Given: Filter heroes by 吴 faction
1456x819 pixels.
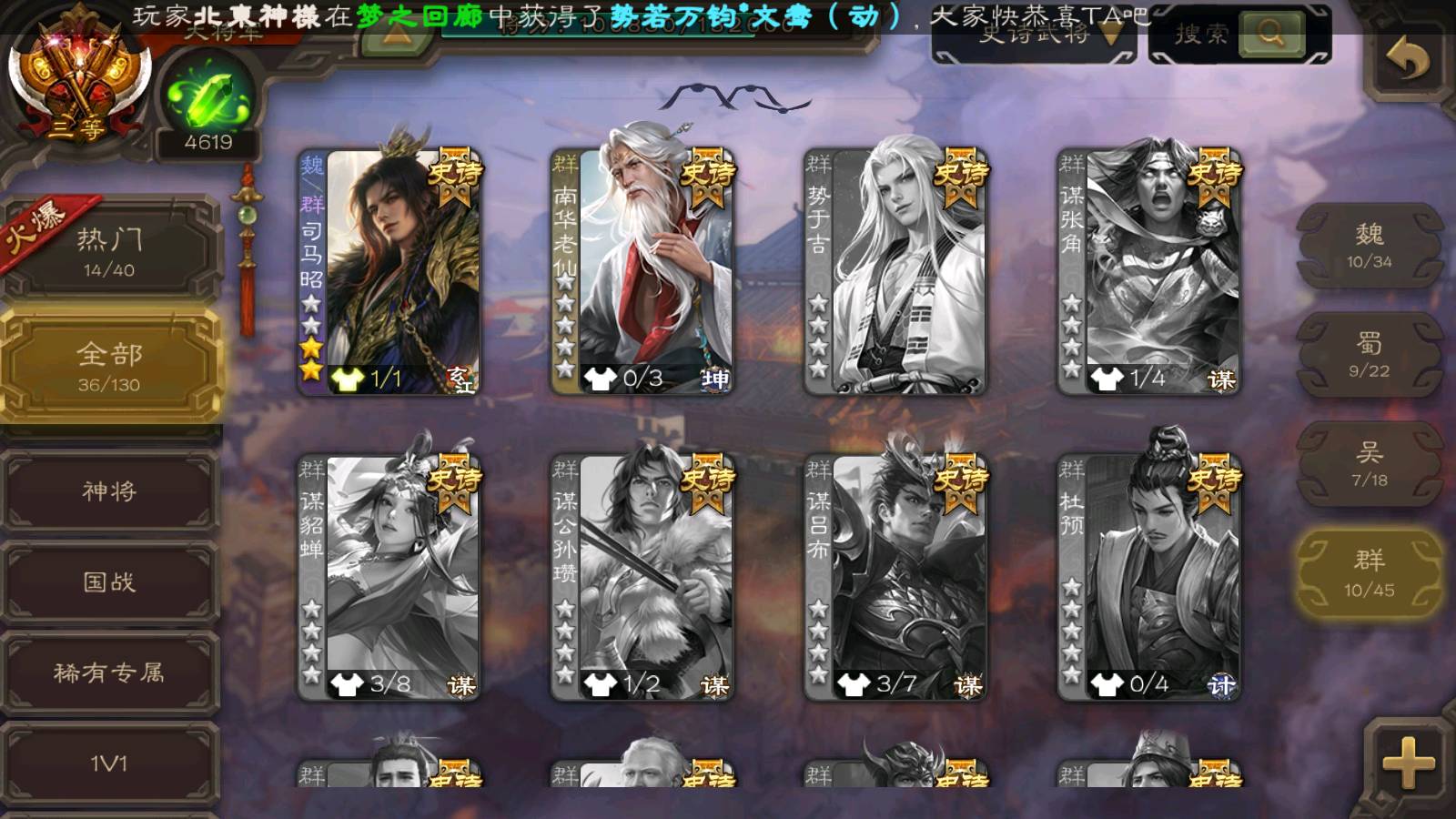Looking at the screenshot, I should [x=1370, y=464].
